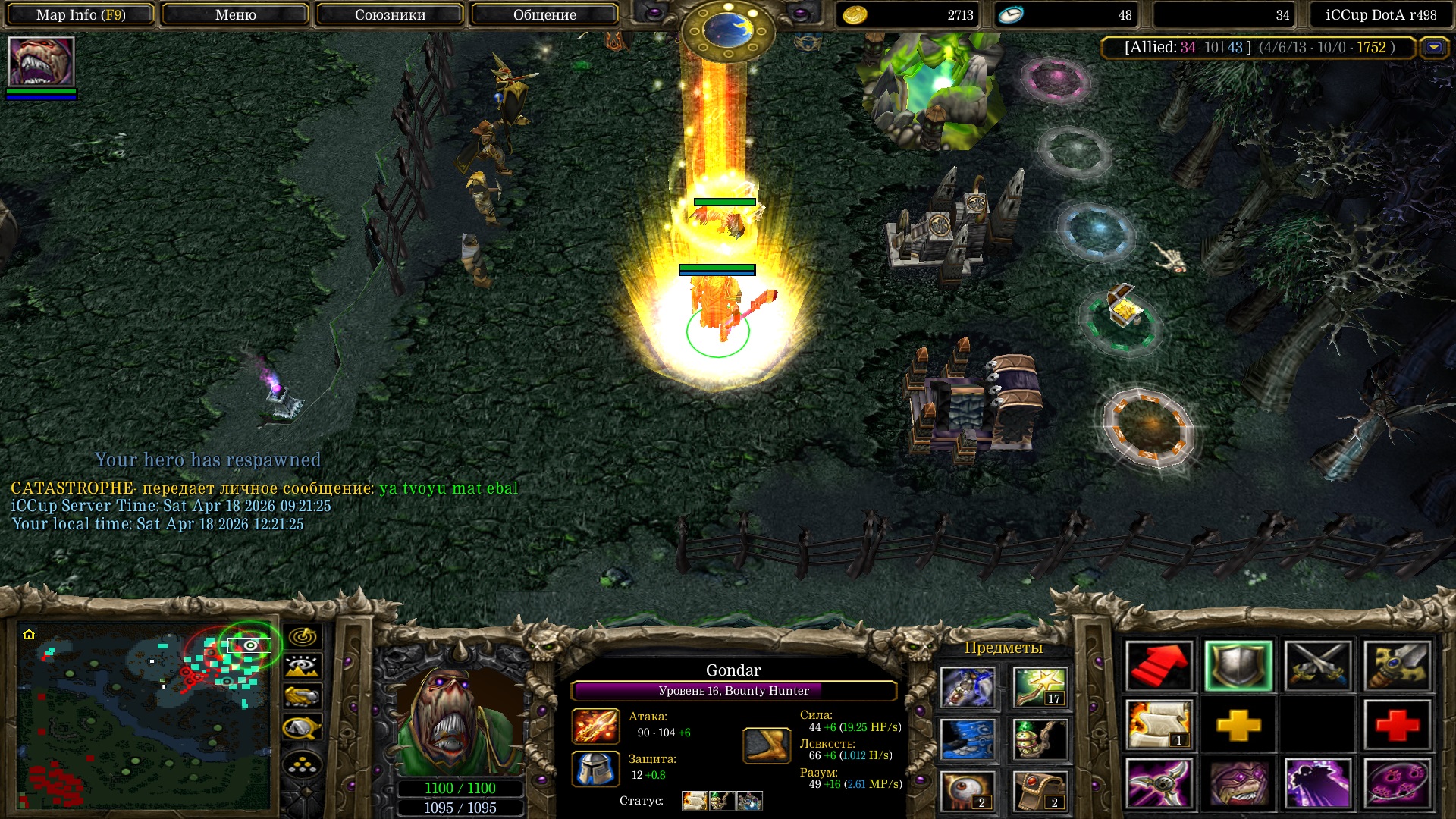Activate the shield Hold Position command

[x=1238, y=666]
